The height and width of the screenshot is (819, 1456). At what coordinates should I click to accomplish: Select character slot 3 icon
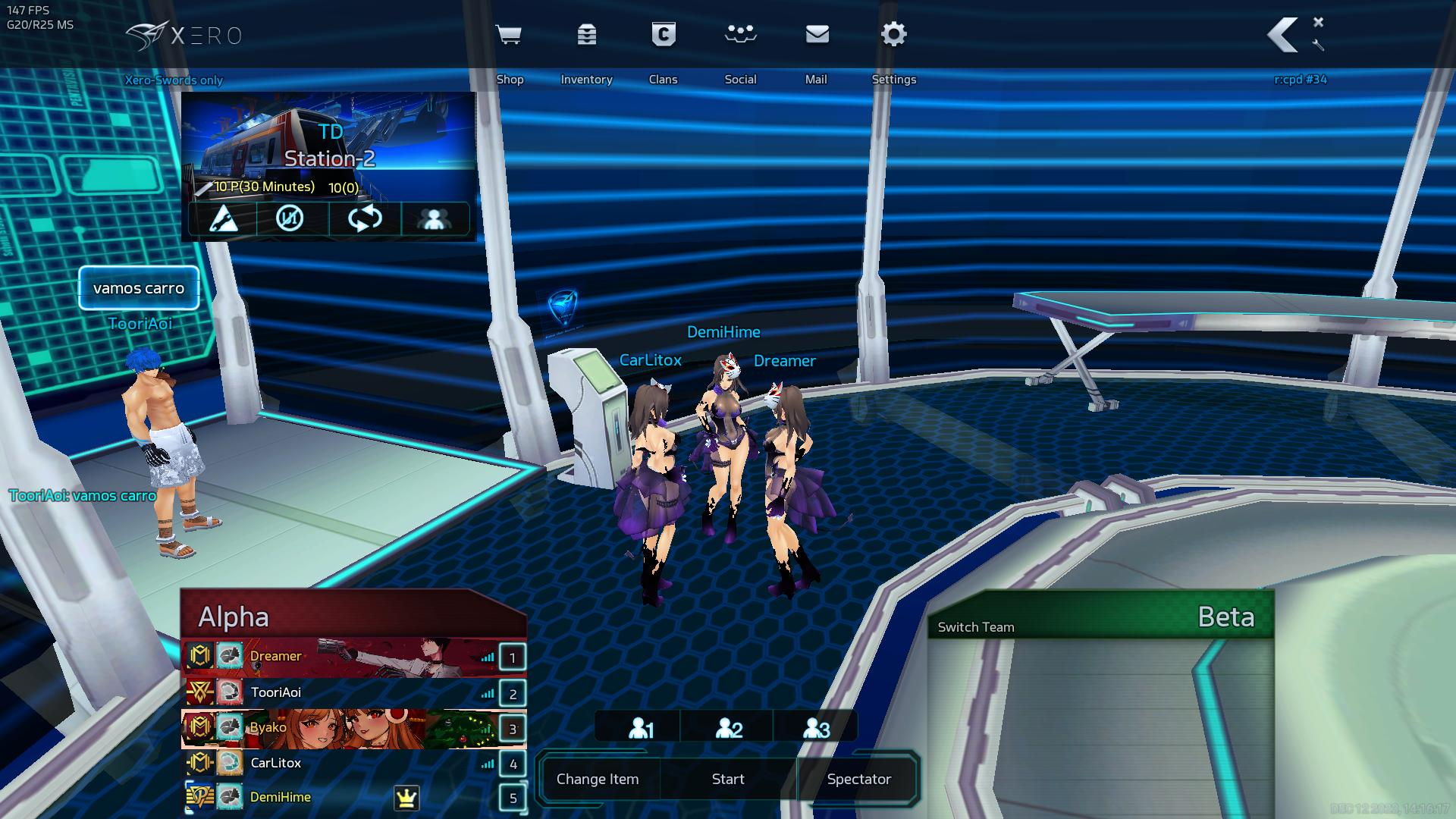click(816, 728)
